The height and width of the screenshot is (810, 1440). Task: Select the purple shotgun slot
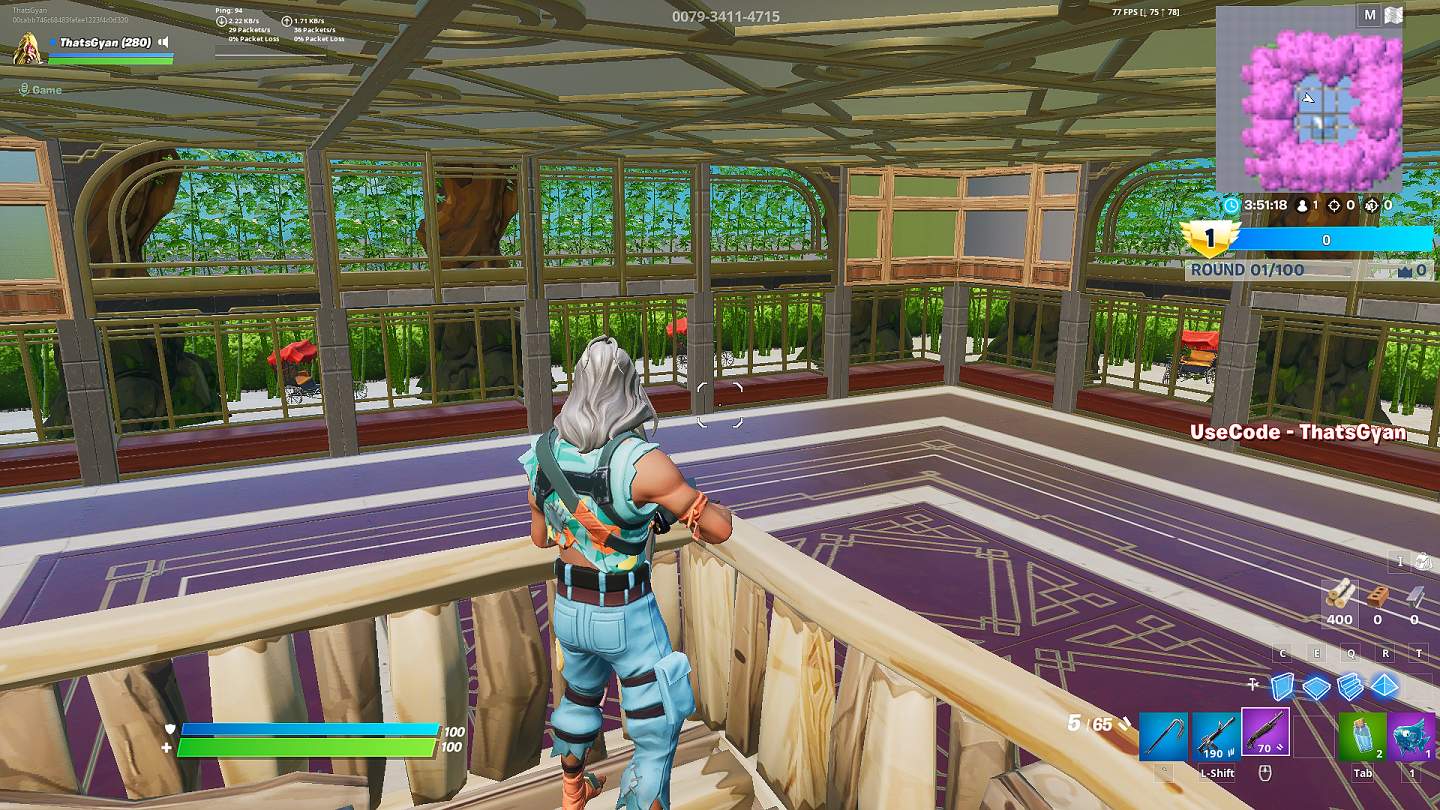(1265, 733)
